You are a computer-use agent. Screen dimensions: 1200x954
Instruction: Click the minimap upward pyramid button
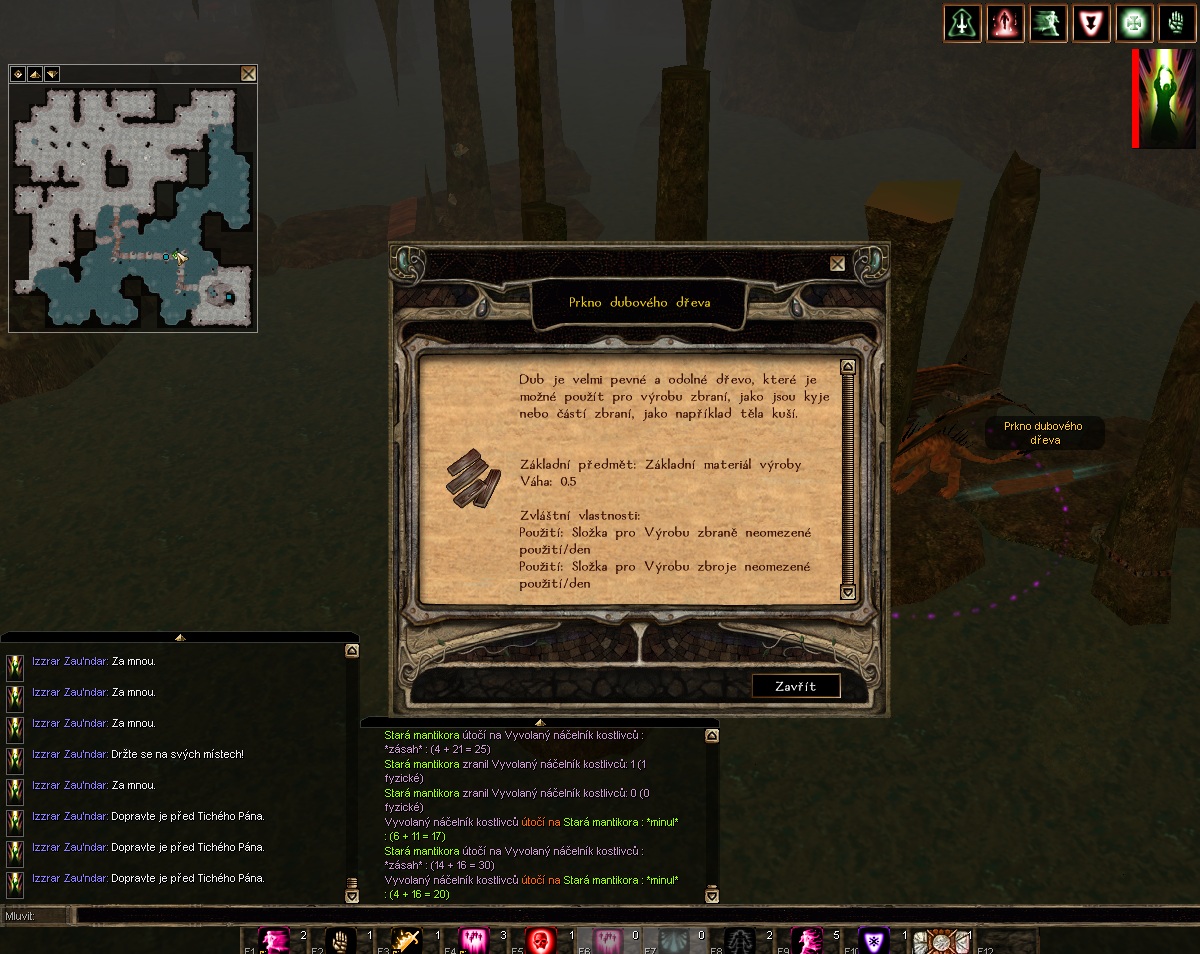click(34, 74)
